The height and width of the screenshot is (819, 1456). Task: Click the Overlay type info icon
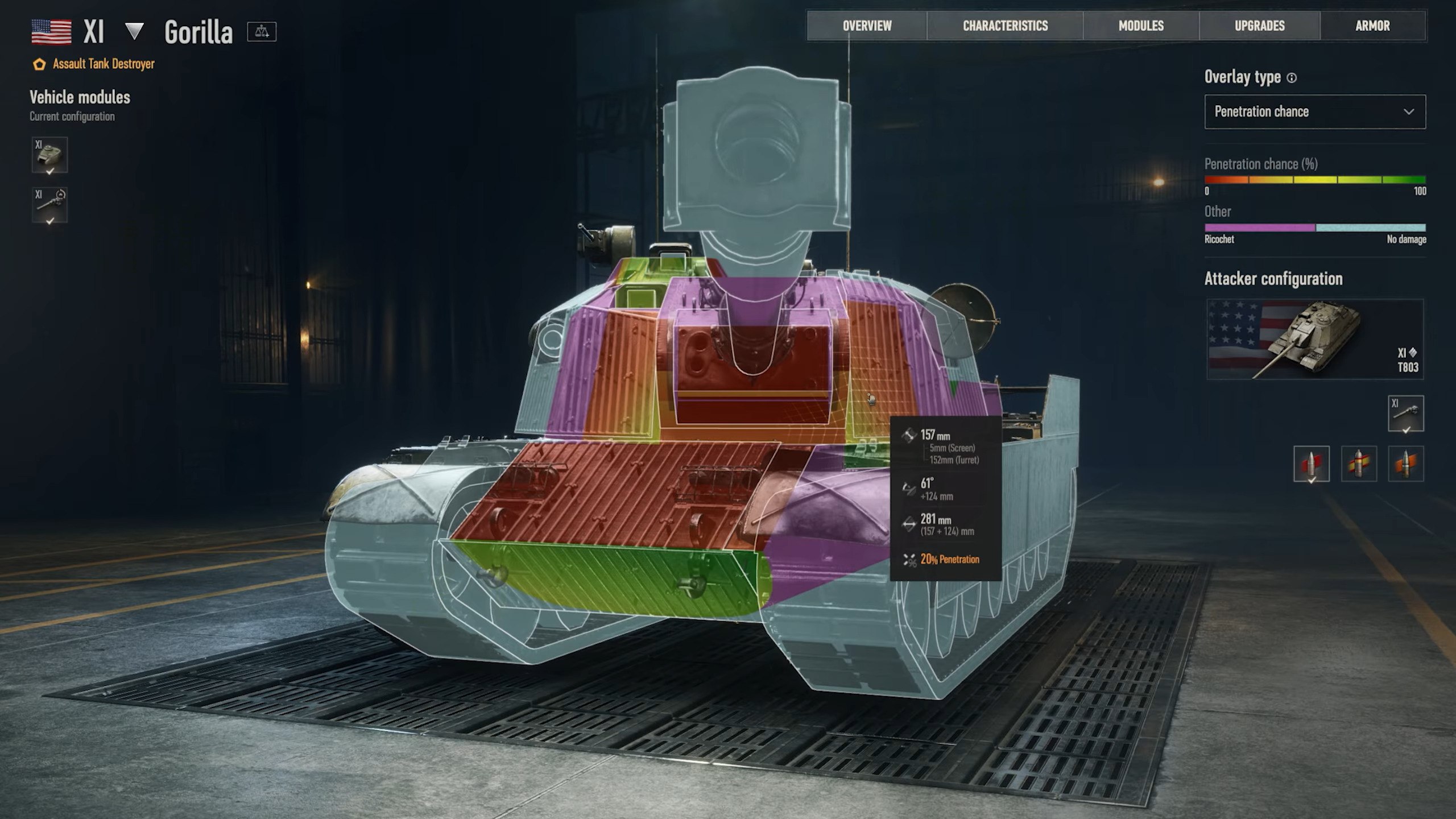tap(1292, 78)
